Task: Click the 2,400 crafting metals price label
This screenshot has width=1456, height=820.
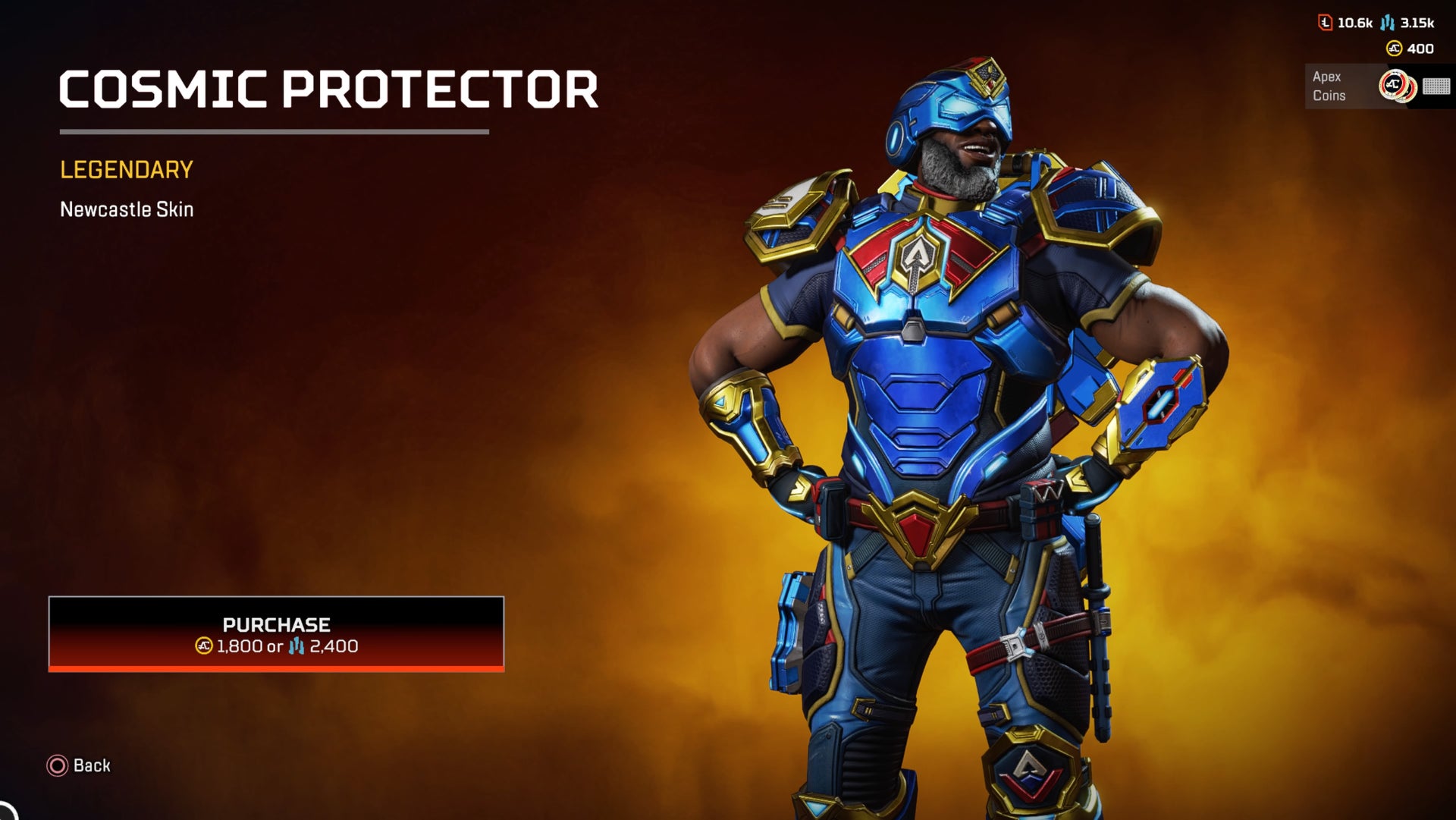Action: pos(334,646)
